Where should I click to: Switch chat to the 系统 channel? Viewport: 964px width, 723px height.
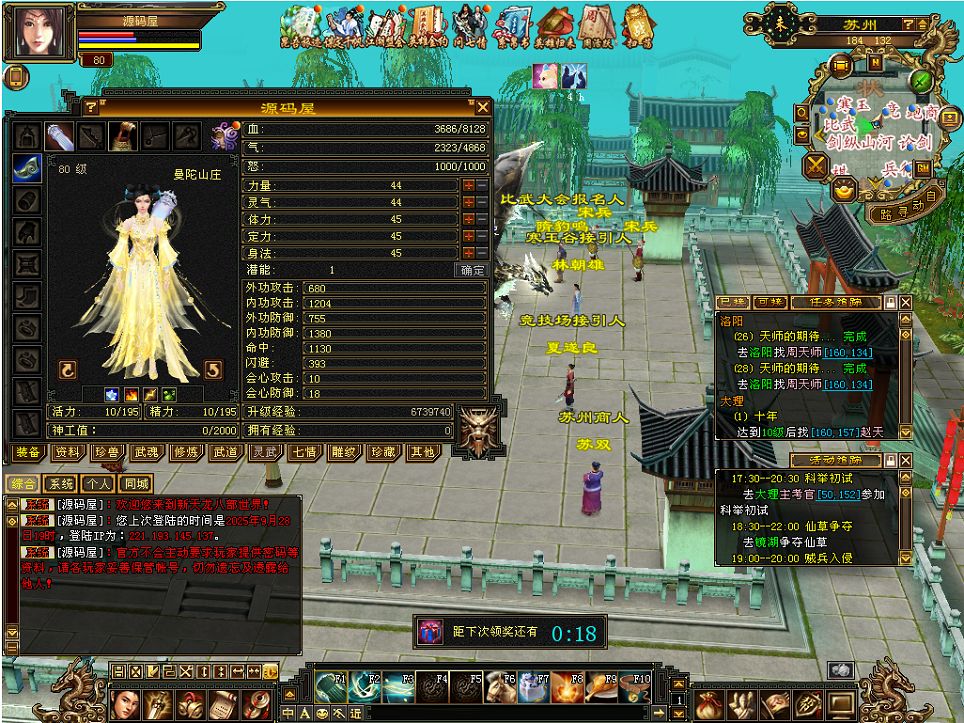(x=62, y=483)
